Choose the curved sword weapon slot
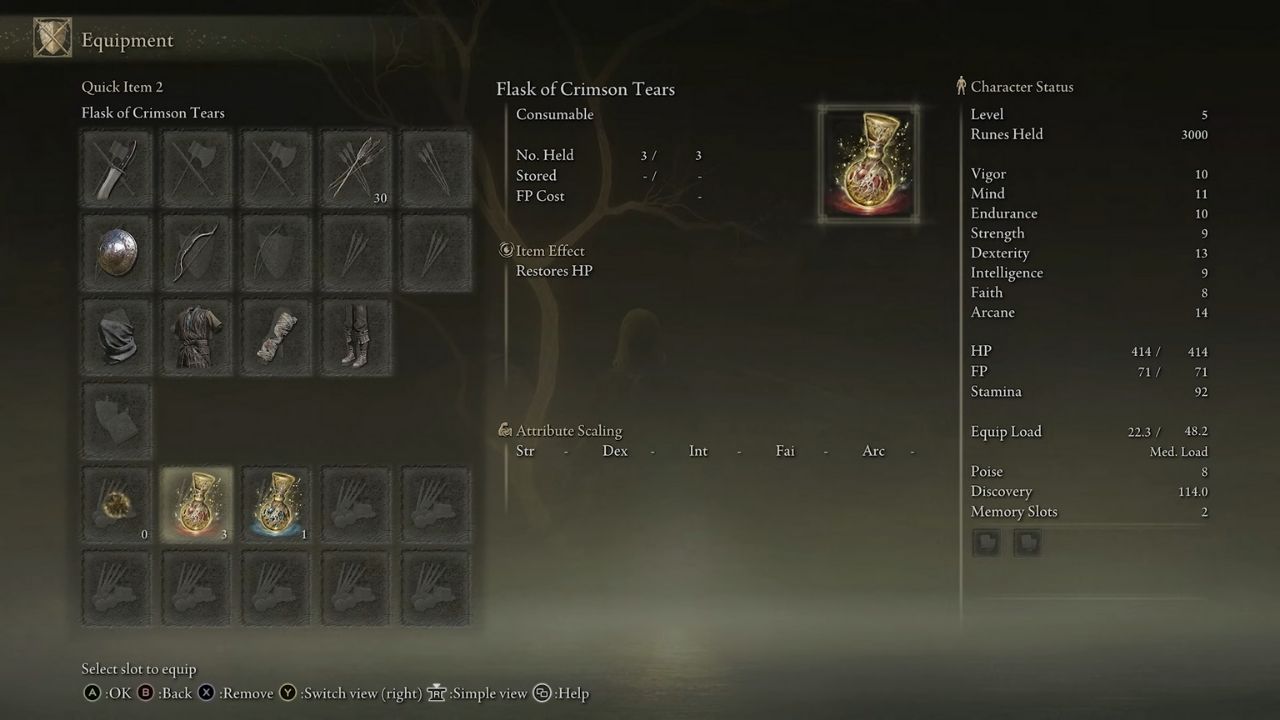This screenshot has width=1280, height=720. [x=117, y=168]
